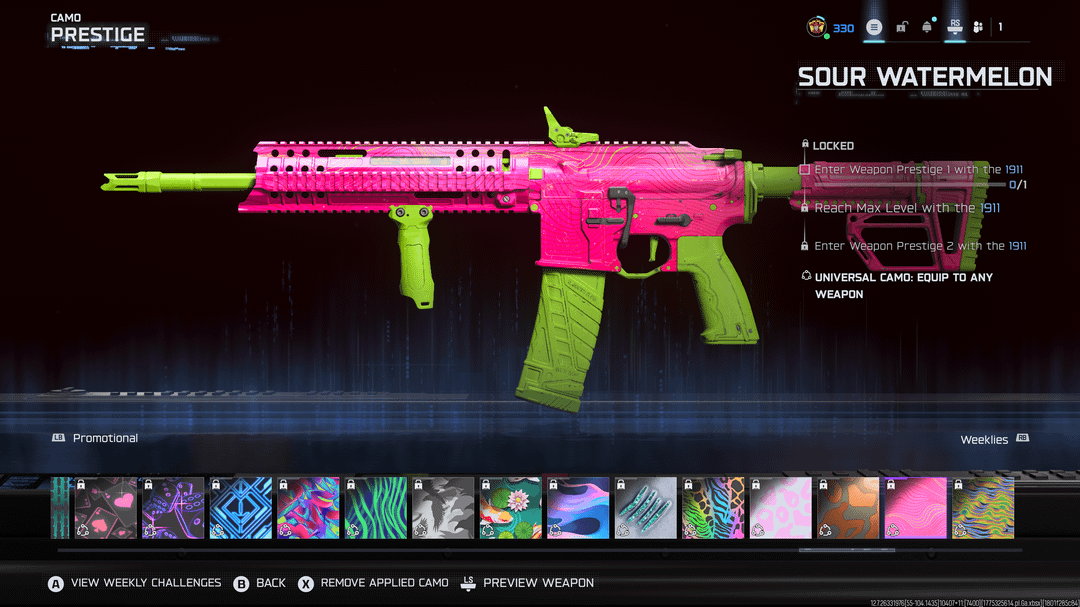
Task: Choose the Sour Watermelon pink camo thumbnail
Action: point(916,508)
